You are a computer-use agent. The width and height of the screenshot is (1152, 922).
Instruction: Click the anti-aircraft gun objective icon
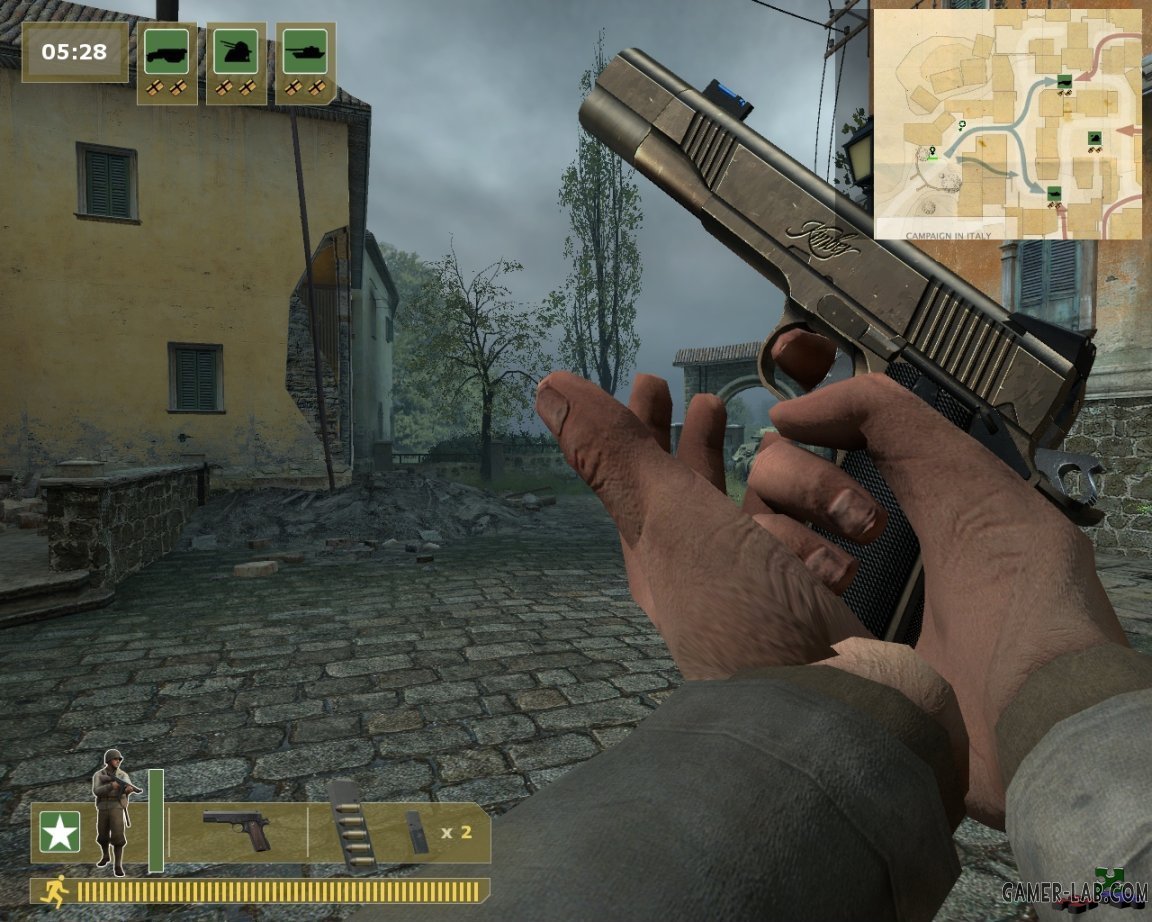tap(236, 51)
